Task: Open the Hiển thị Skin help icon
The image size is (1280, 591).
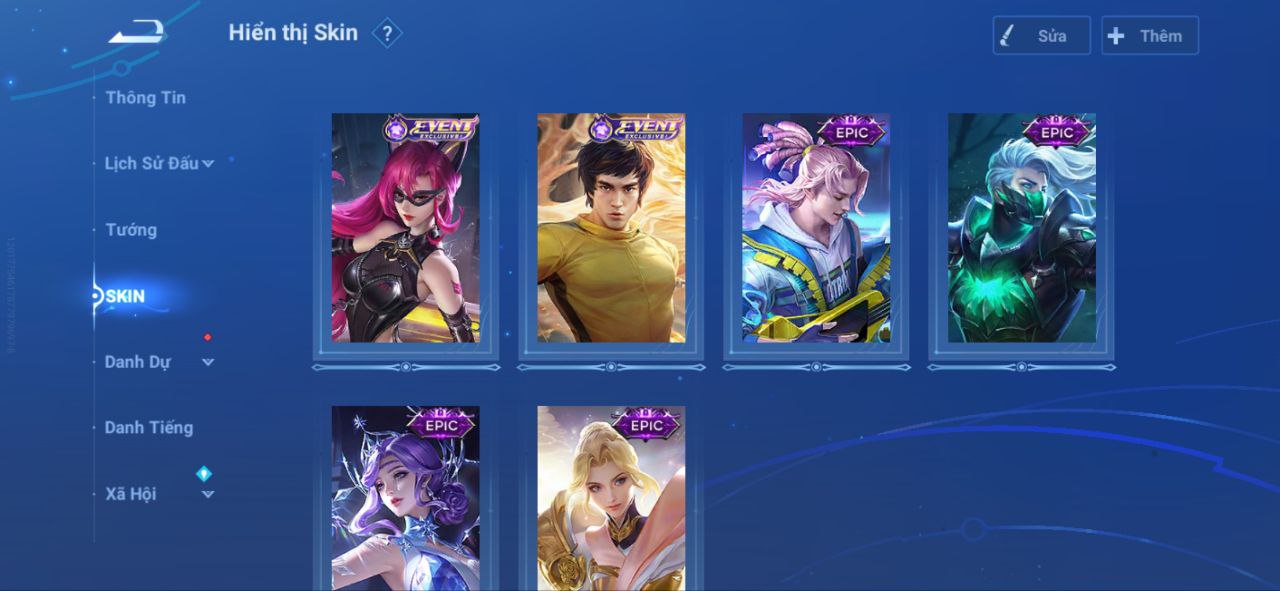Action: [x=387, y=34]
